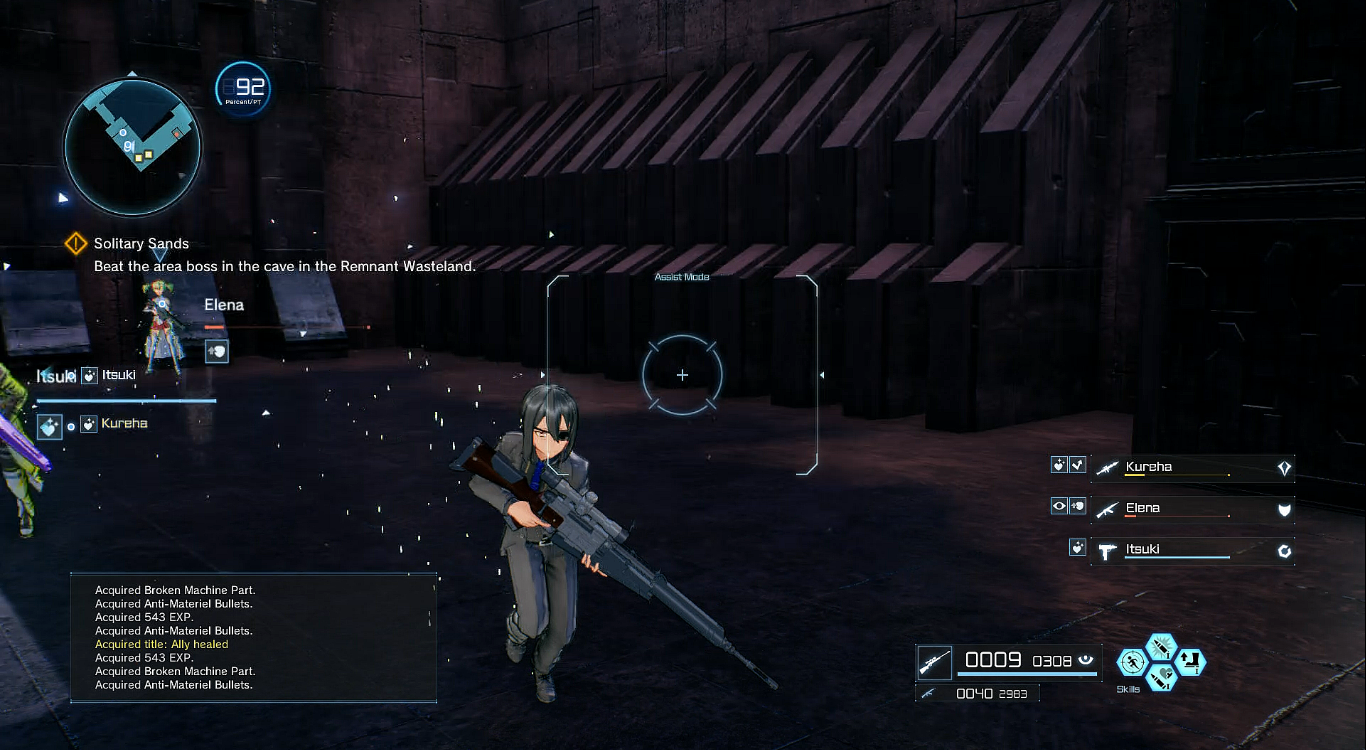Image resolution: width=1366 pixels, height=750 pixels.
Task: Use the explosive bullet skill
Action: (1162, 647)
